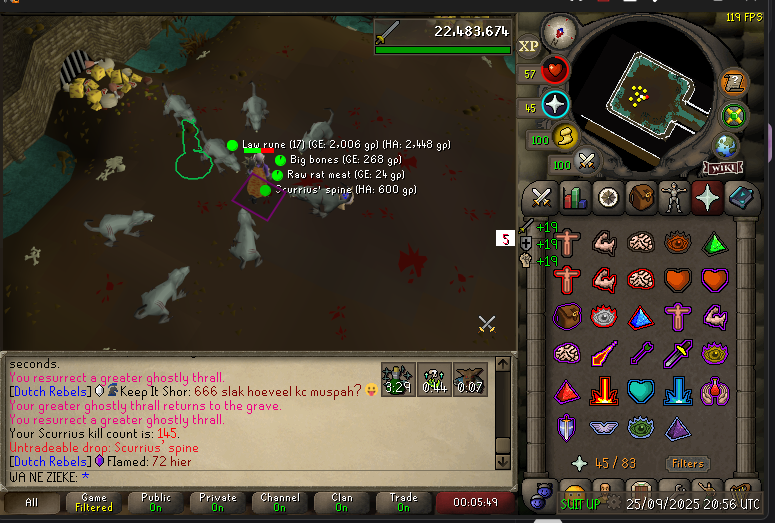Open the Clan chat tab
Viewport: 775px width, 523px height.
coord(342,502)
